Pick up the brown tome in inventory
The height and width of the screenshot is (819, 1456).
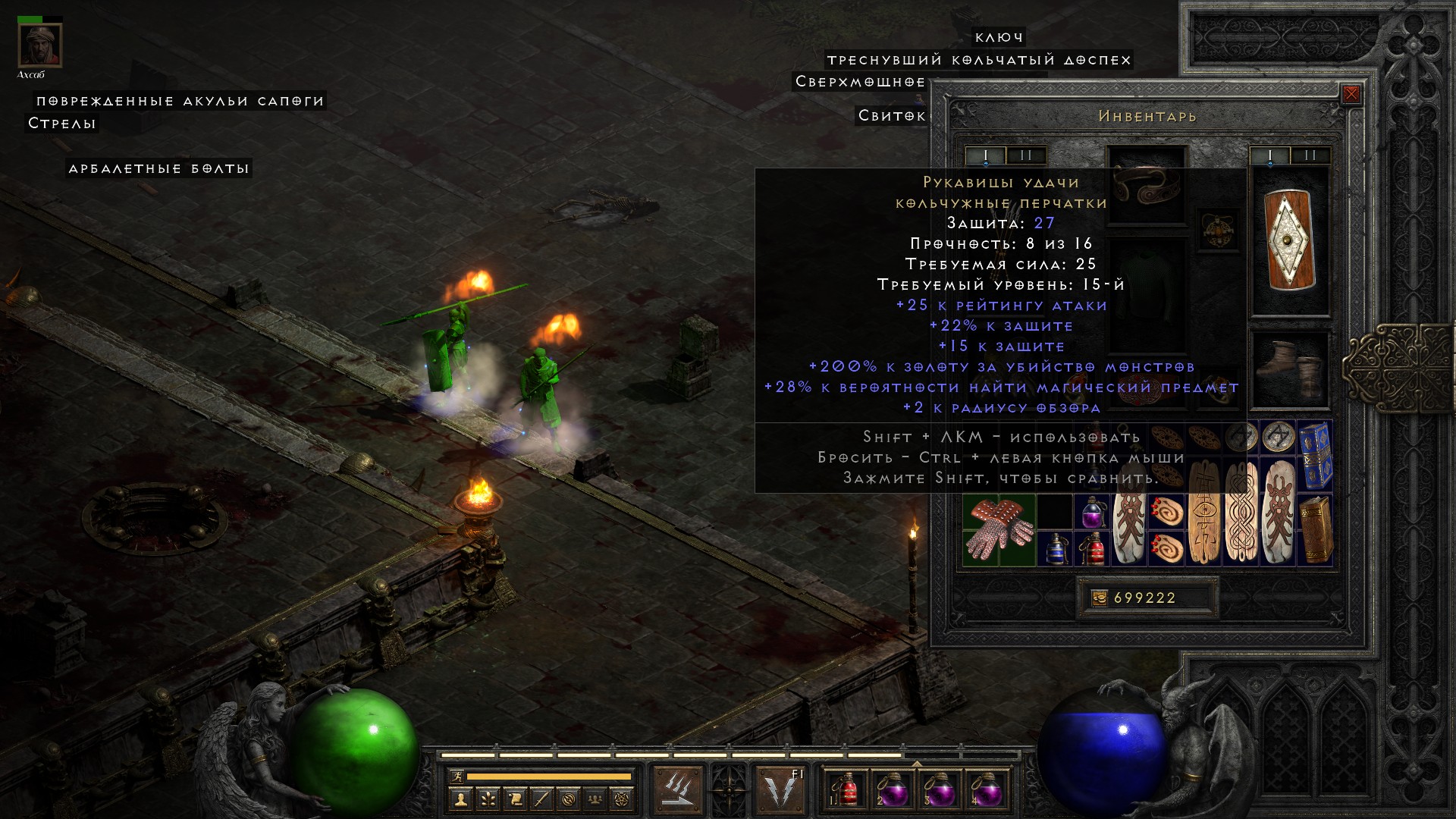point(1315,530)
